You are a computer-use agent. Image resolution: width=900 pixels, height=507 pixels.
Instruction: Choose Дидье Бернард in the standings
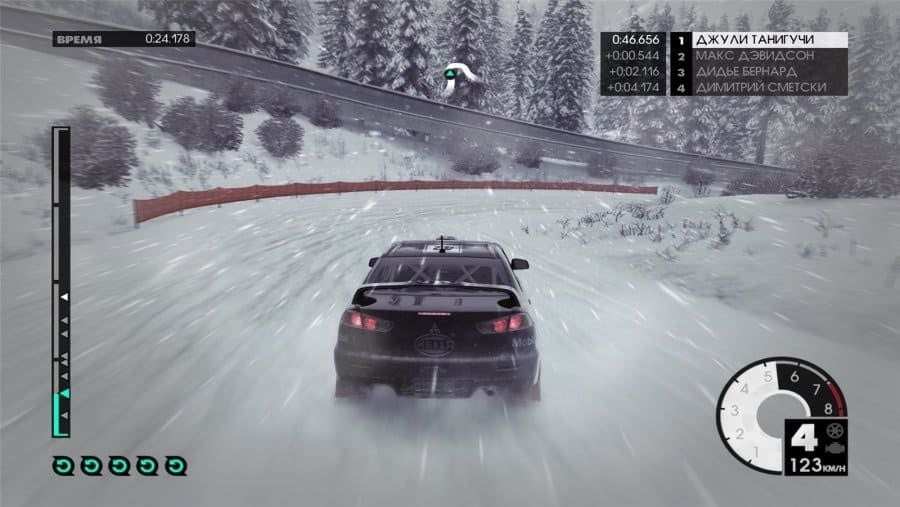click(x=758, y=72)
